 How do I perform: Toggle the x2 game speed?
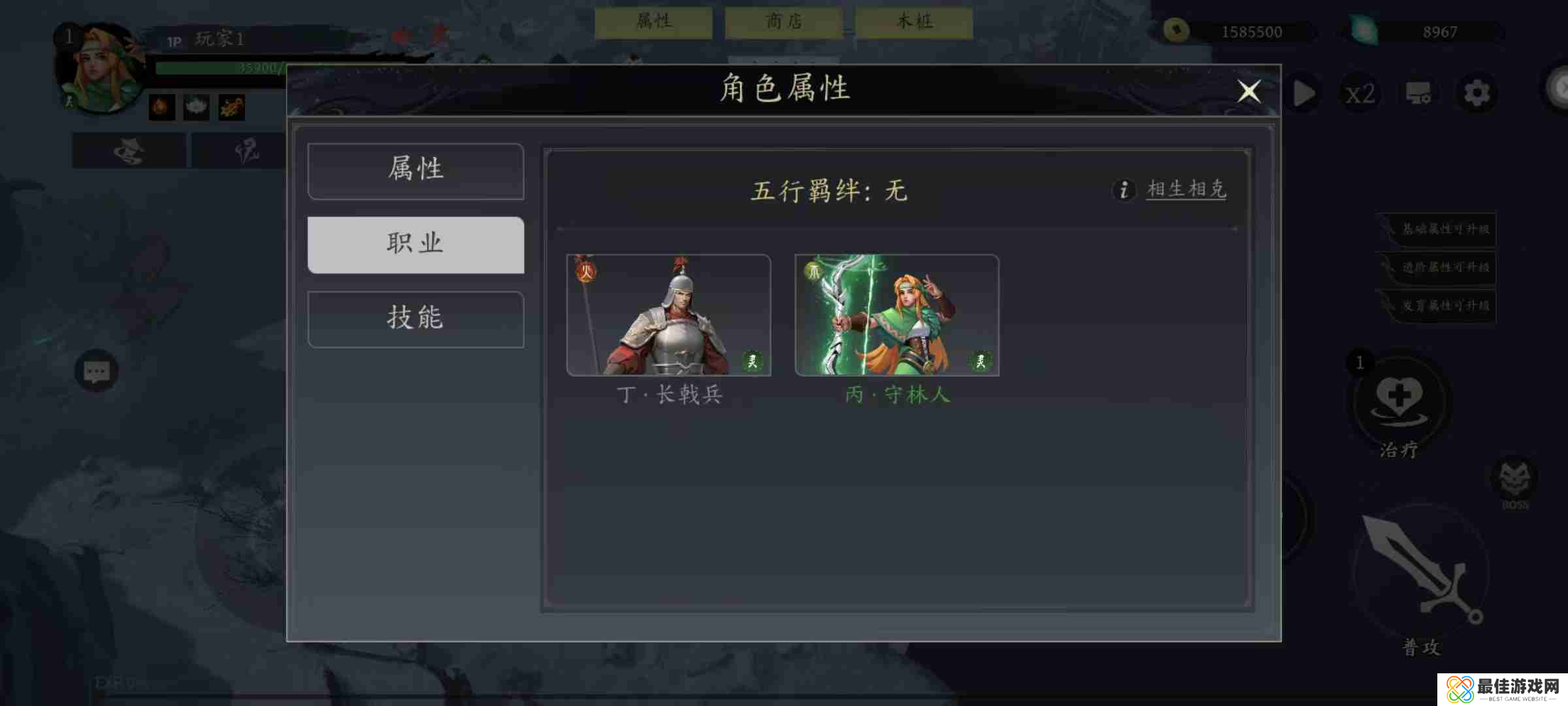[1360, 93]
